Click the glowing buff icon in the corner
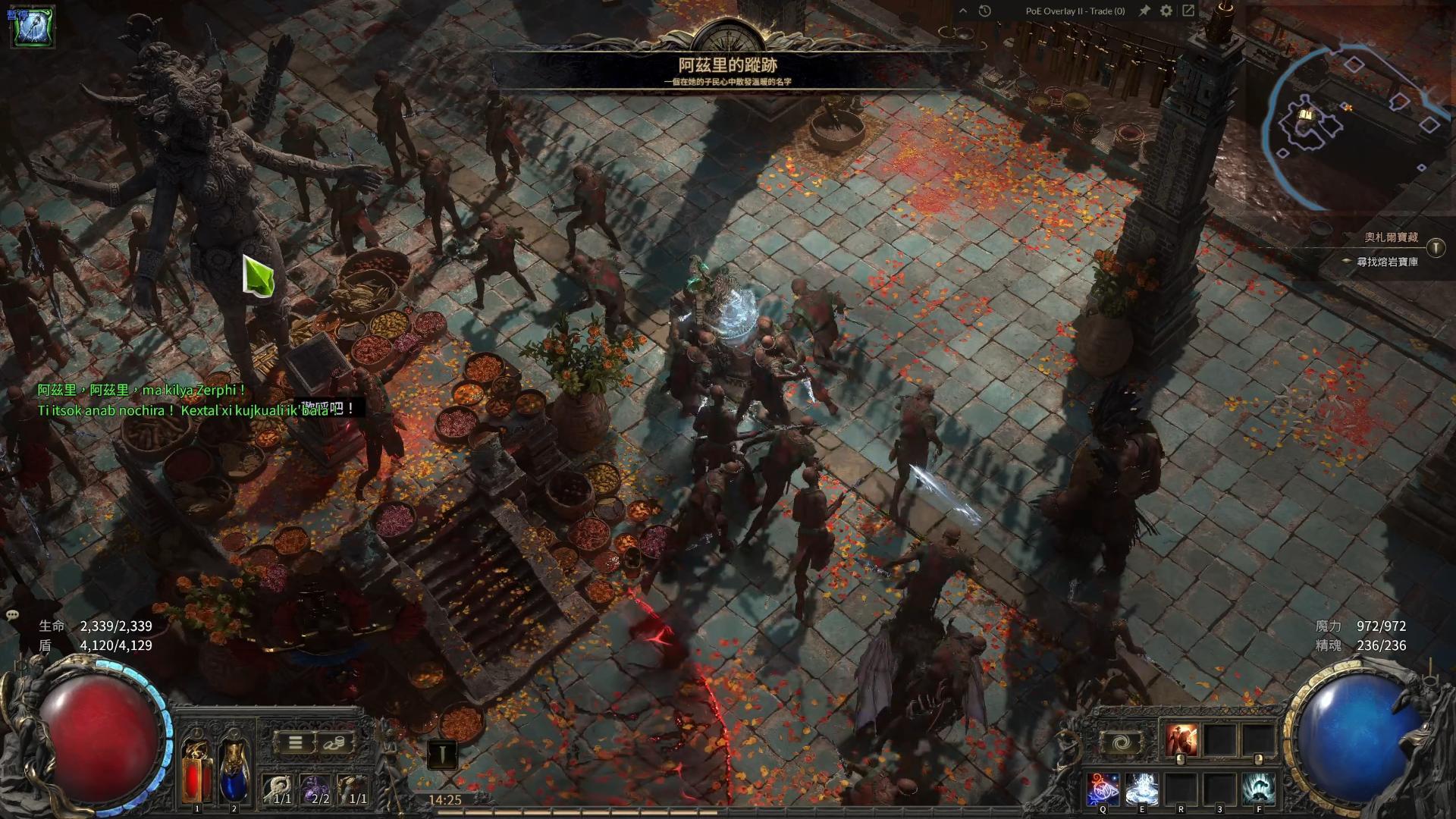Image resolution: width=1456 pixels, height=819 pixels. coord(32,26)
